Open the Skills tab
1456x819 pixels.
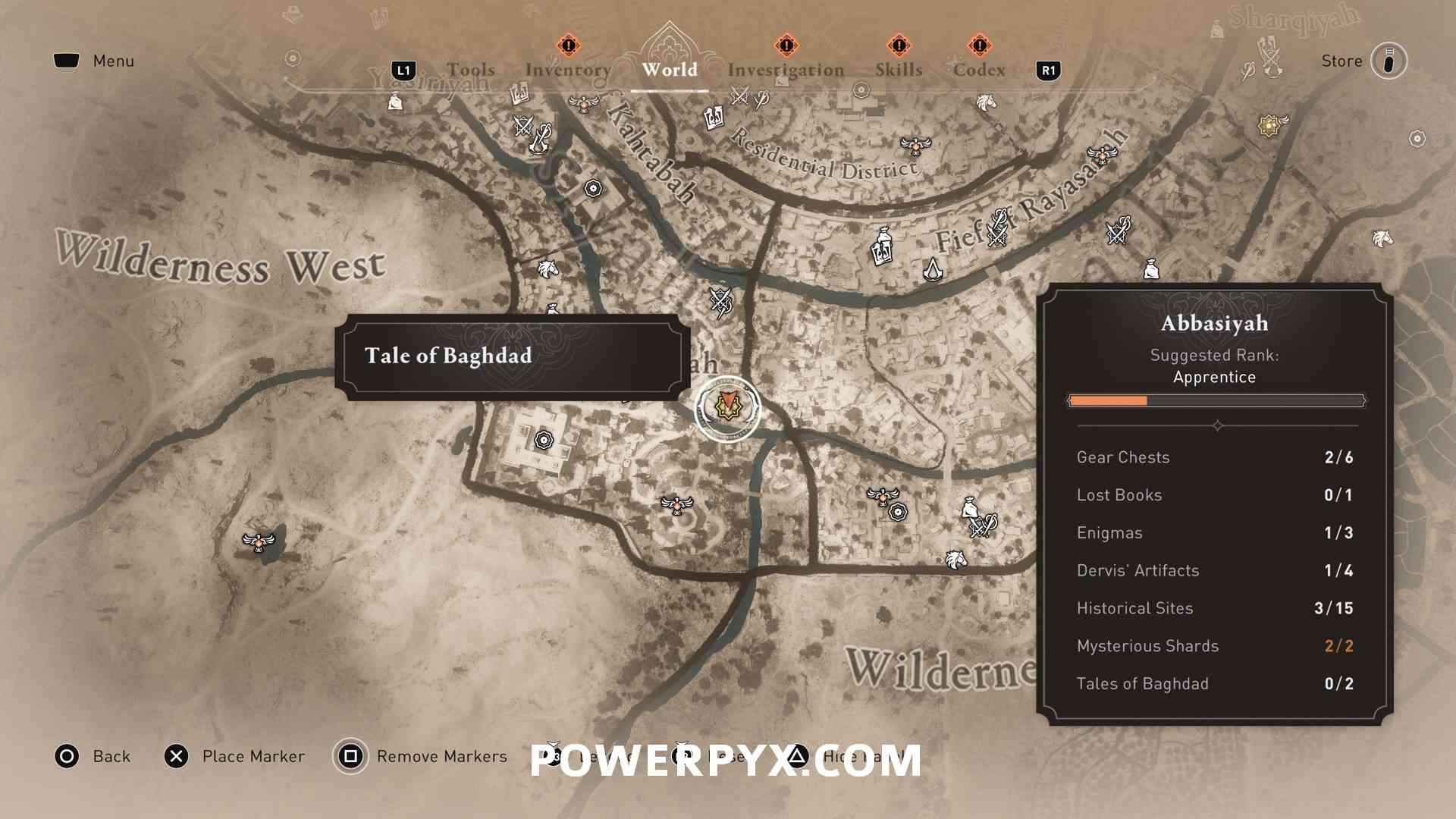(899, 70)
